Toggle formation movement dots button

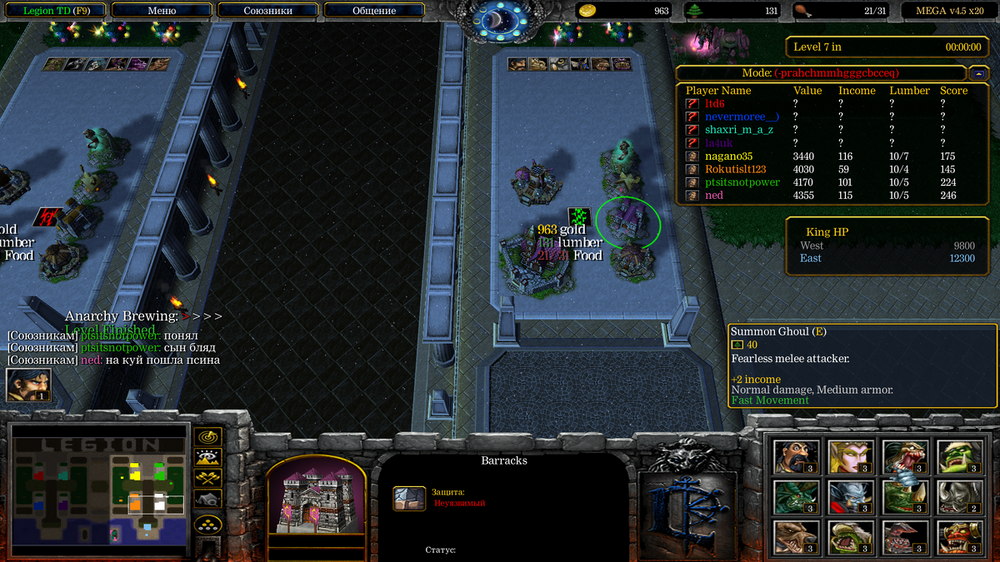pyautogui.click(x=208, y=523)
